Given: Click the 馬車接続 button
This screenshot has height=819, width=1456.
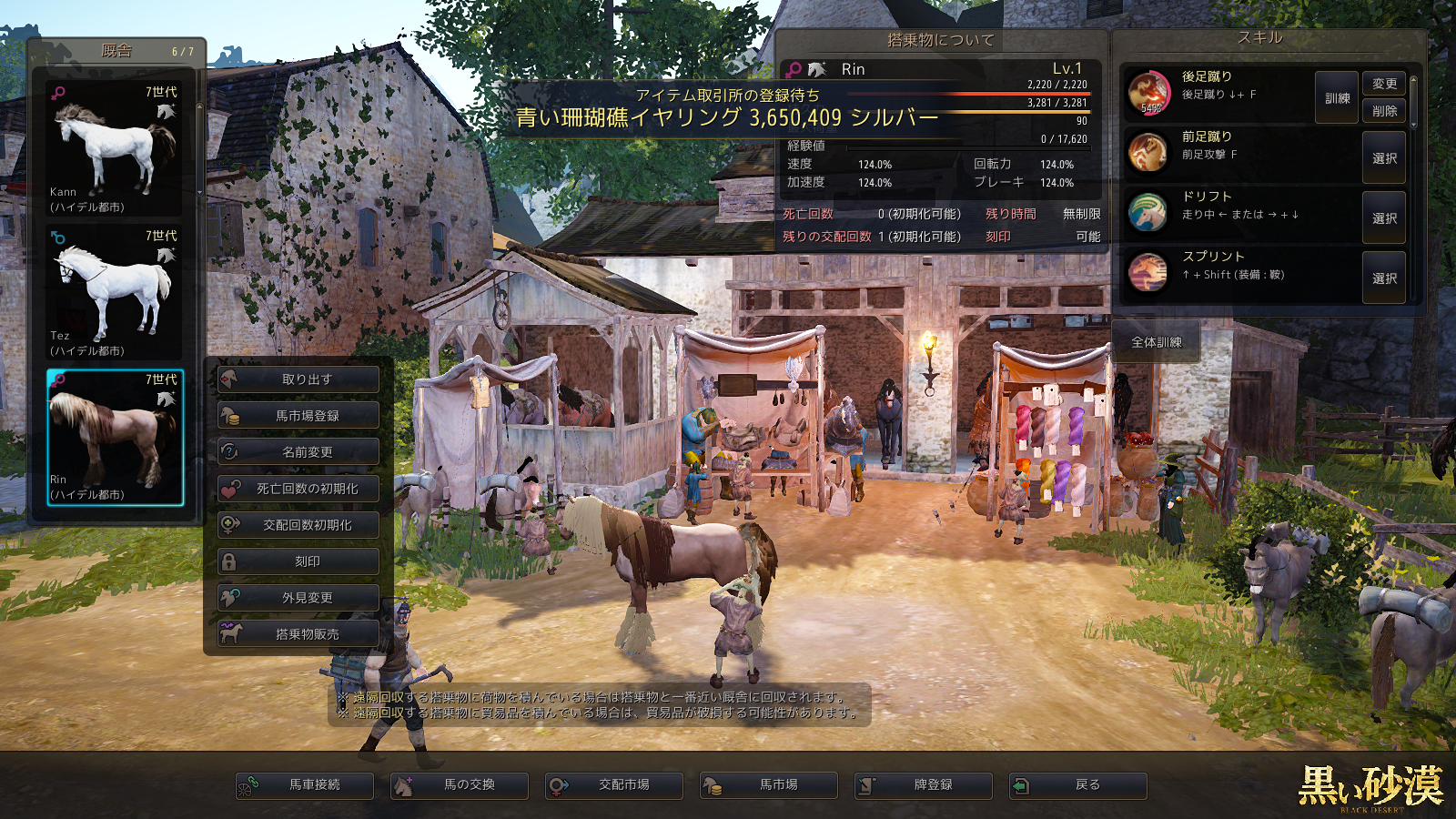Looking at the screenshot, I should tap(305, 785).
